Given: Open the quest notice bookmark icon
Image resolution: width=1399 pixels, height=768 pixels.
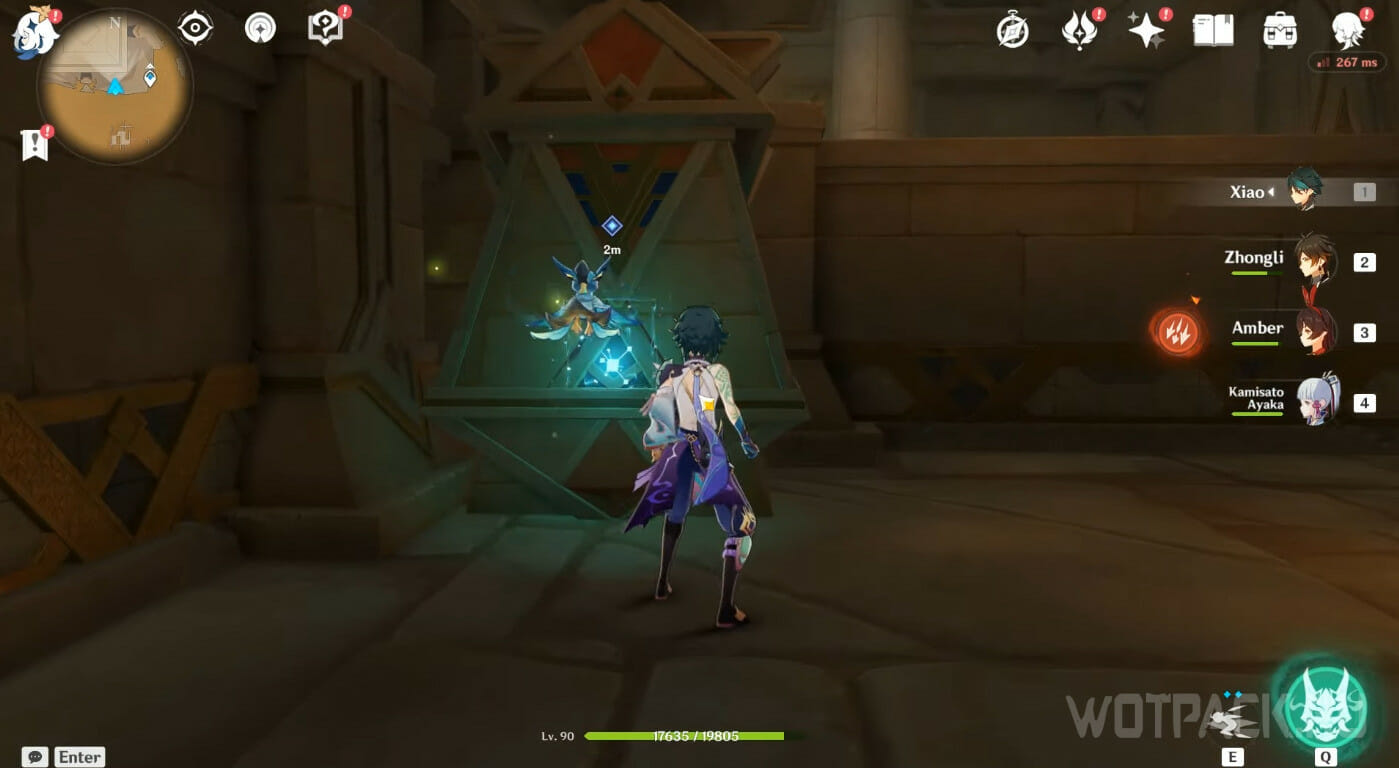Looking at the screenshot, I should click(34, 145).
